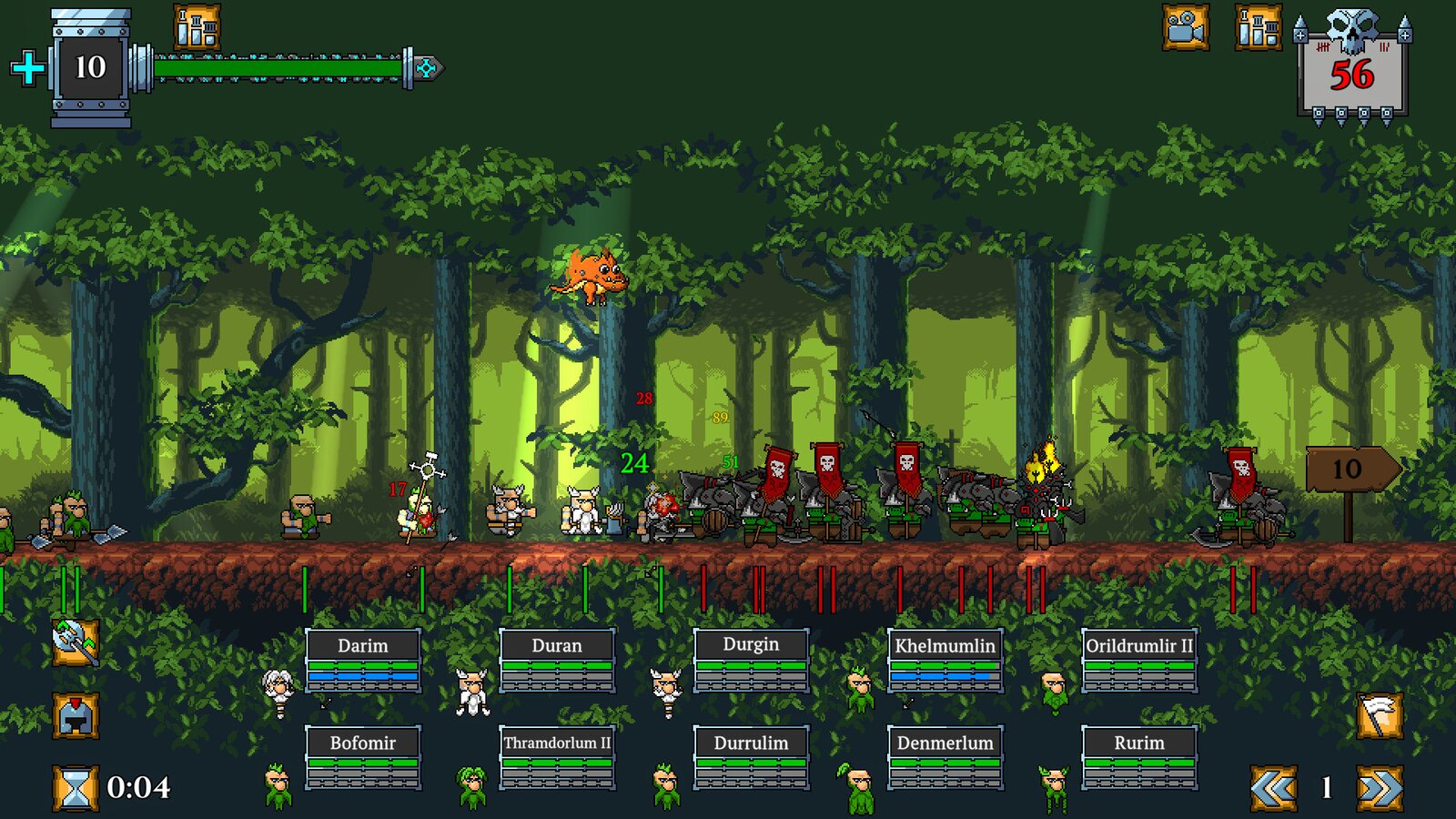Select Khelmumlin's unit card
This screenshot has height=819, width=1456.
pos(945,661)
